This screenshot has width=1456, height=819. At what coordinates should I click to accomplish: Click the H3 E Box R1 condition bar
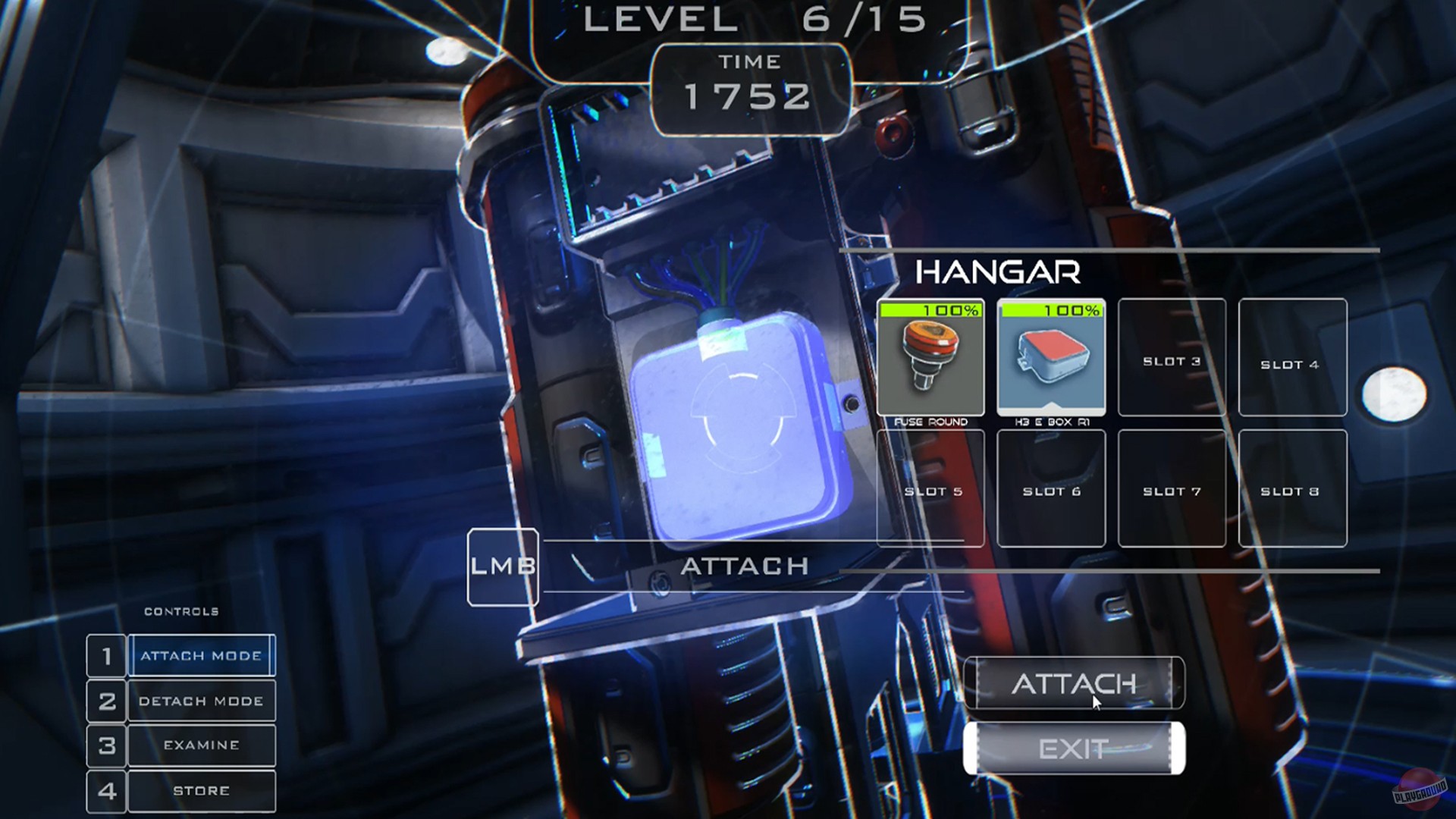1051,309
